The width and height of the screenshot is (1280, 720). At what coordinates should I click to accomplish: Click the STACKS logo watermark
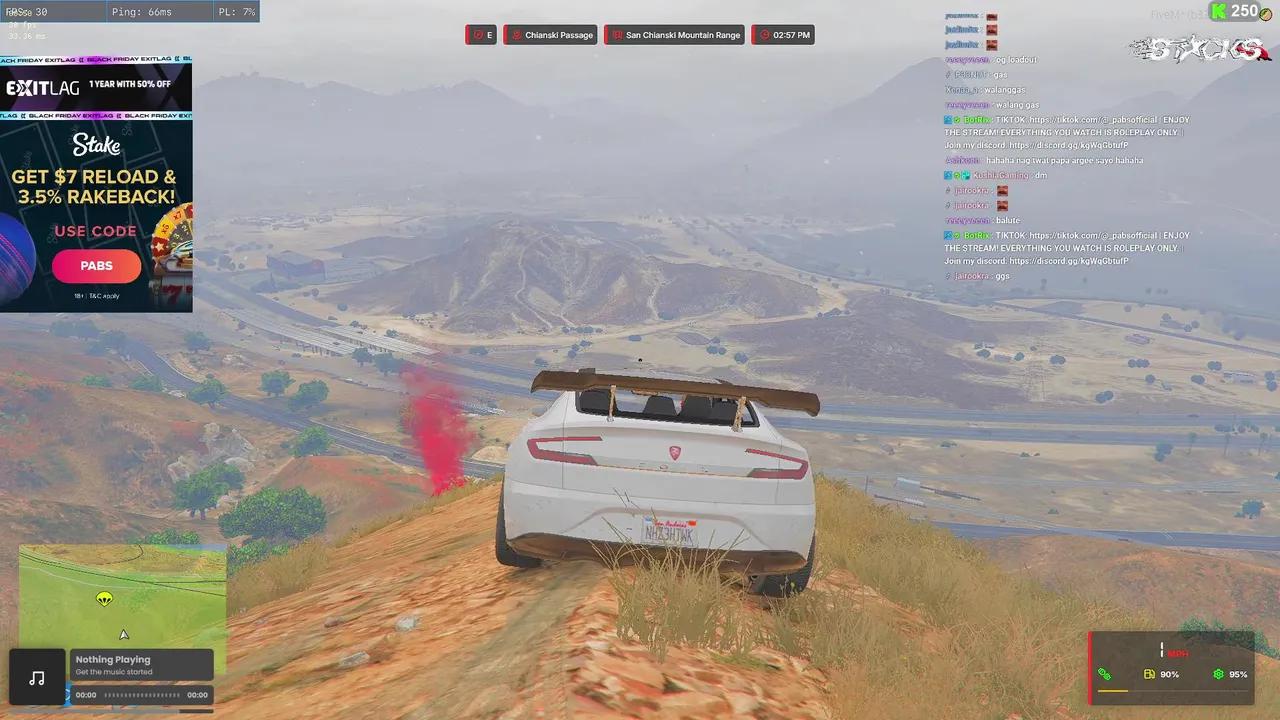pos(1198,50)
